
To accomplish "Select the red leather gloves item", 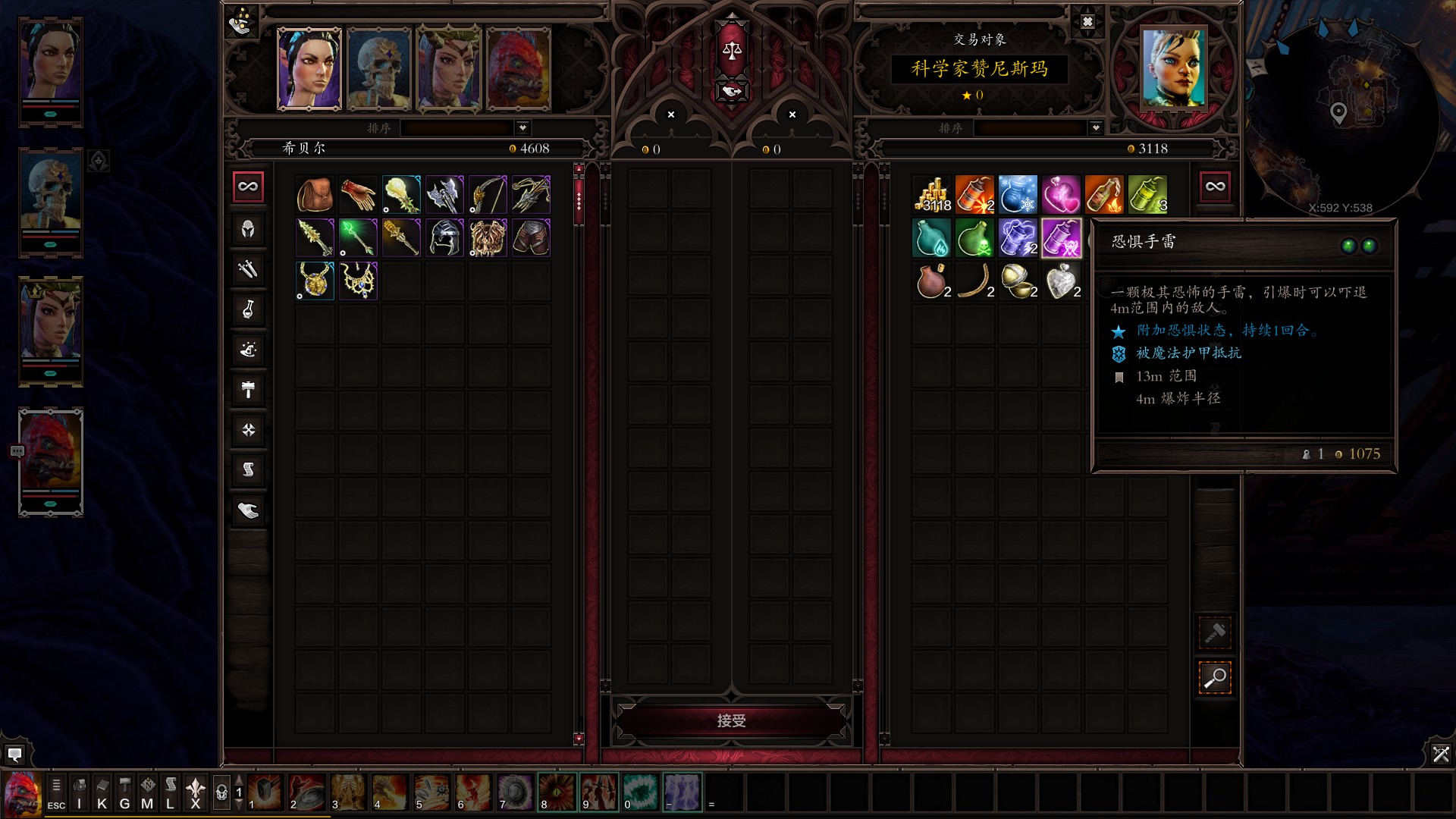I will coord(358,195).
